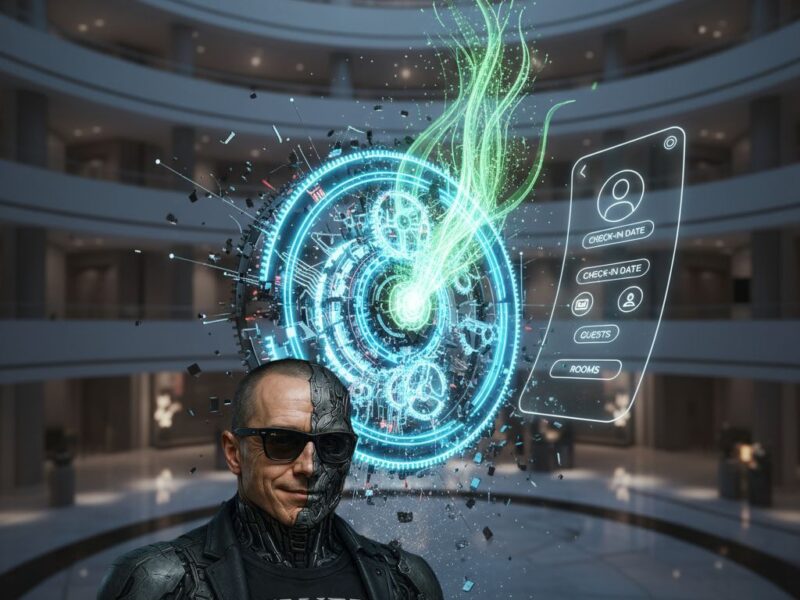Select the Guests option

click(x=596, y=334)
